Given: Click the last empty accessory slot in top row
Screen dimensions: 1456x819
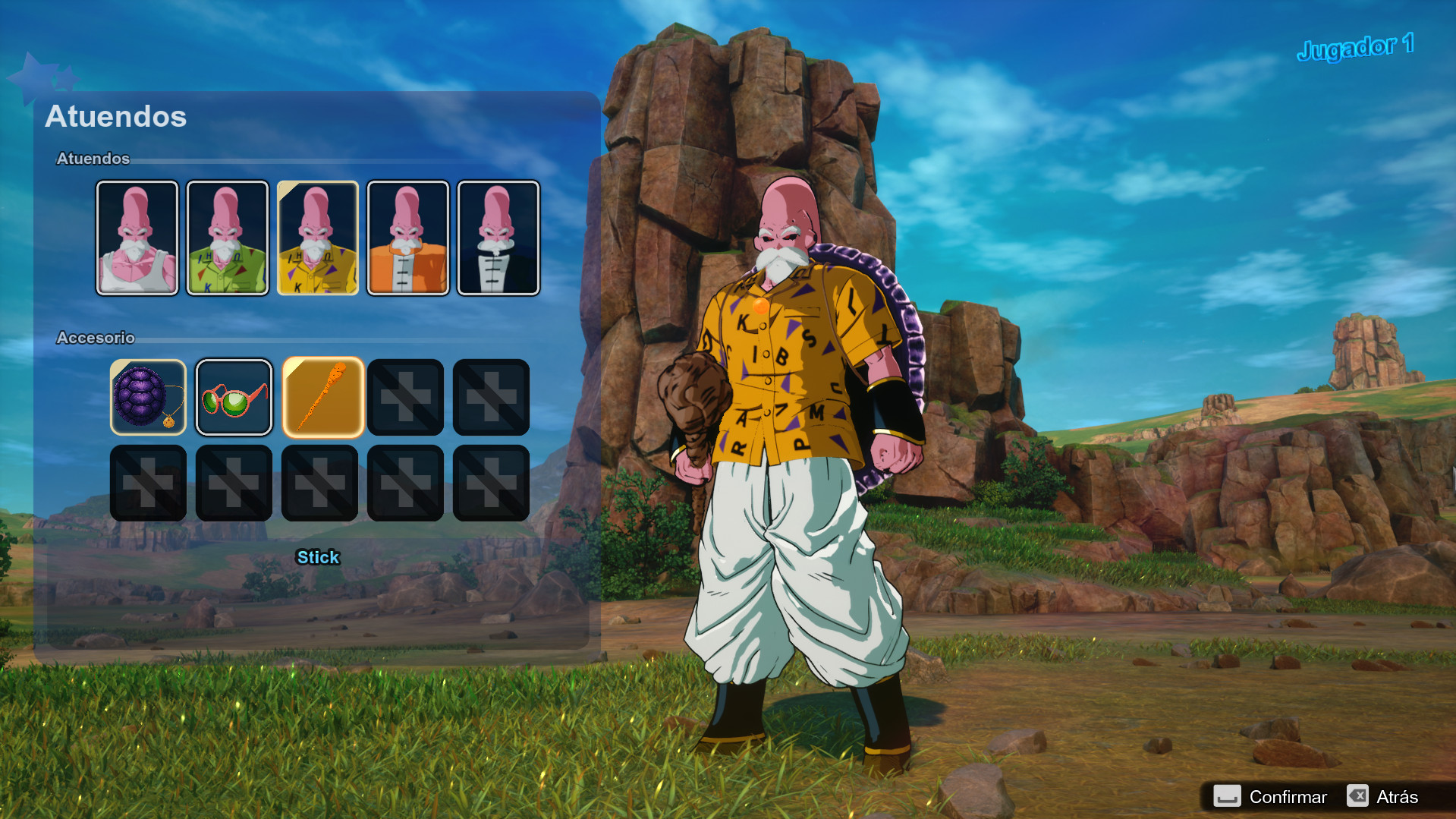Looking at the screenshot, I should coord(491,396).
